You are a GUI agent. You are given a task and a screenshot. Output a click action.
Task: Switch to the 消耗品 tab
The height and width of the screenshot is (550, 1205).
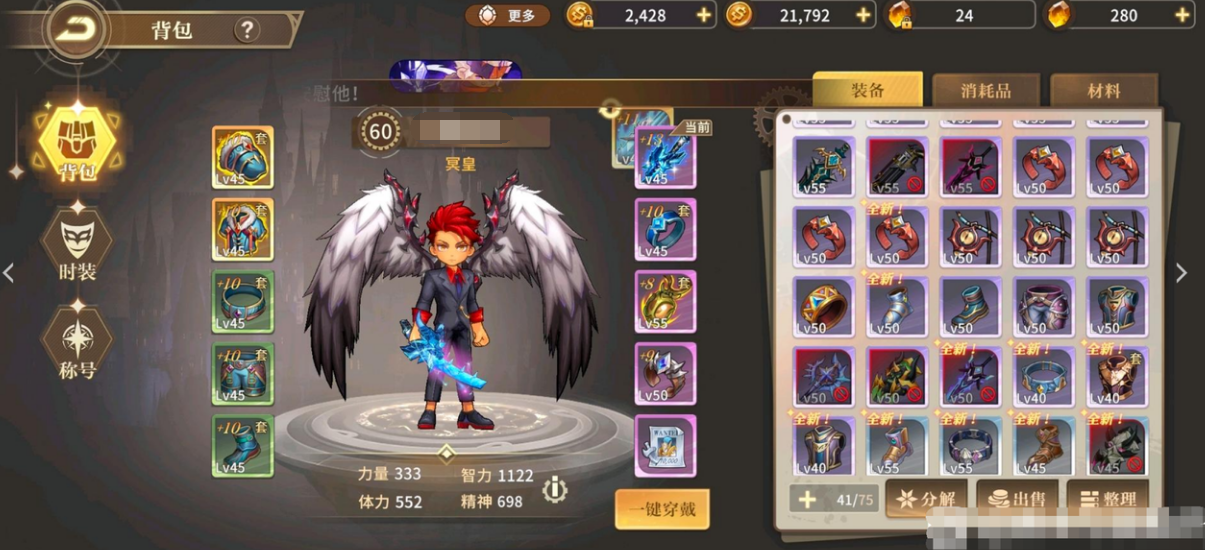(985, 91)
